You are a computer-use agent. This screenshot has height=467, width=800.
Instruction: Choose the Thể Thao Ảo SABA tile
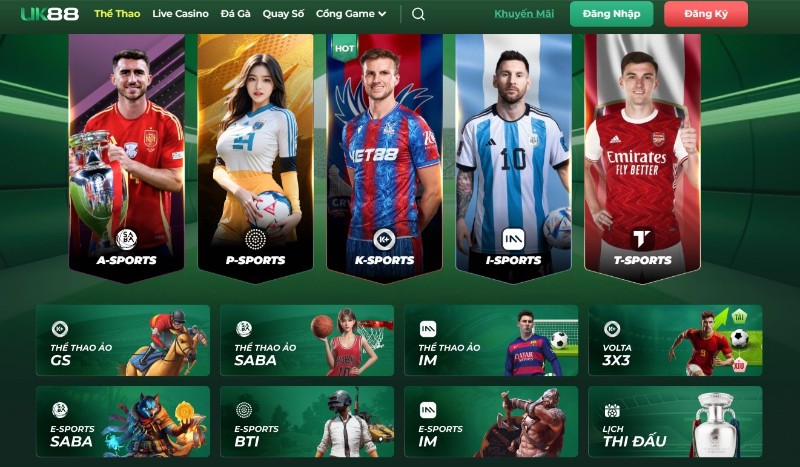pyautogui.click(x=307, y=340)
